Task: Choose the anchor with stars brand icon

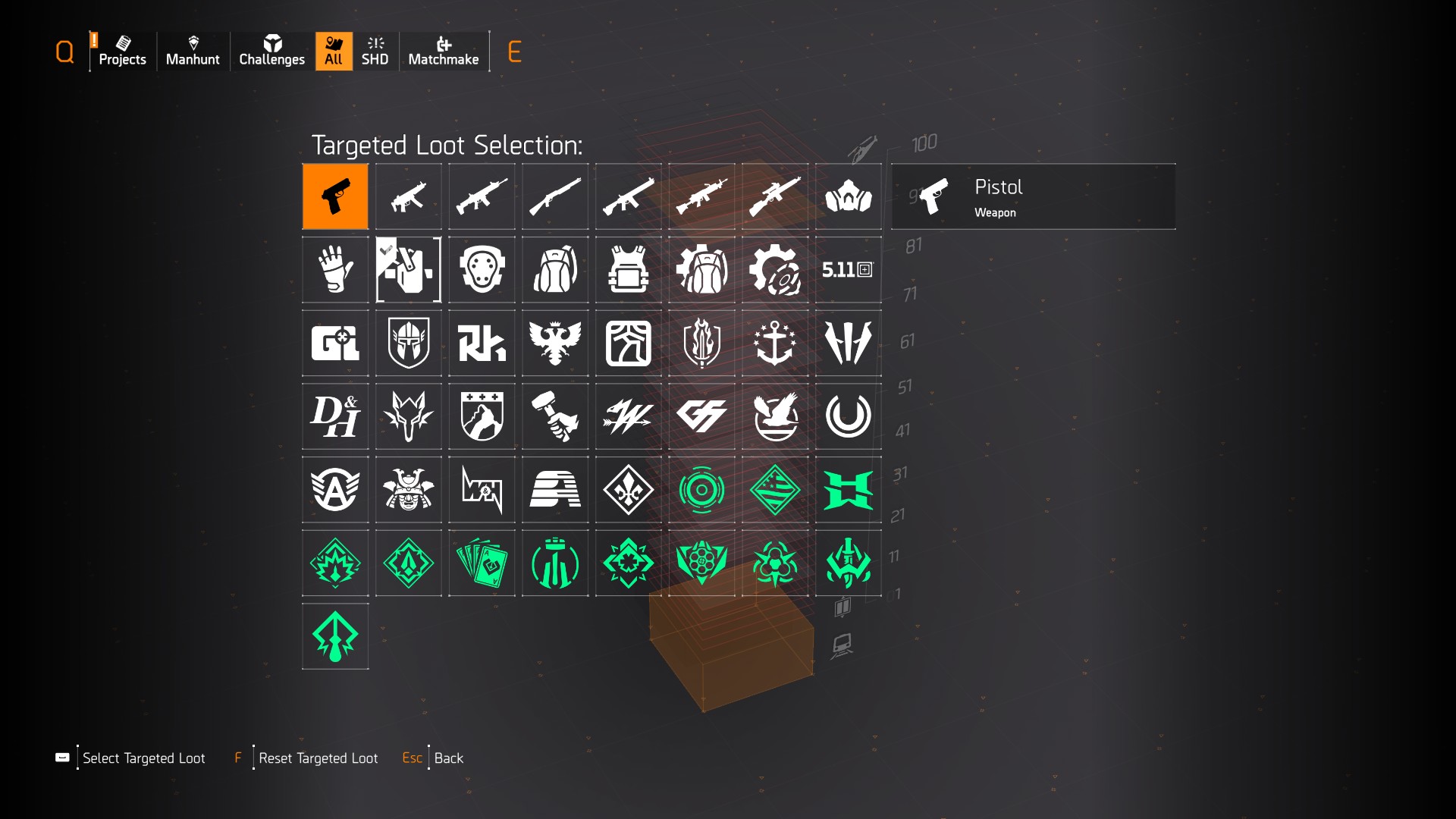Action: 775,343
